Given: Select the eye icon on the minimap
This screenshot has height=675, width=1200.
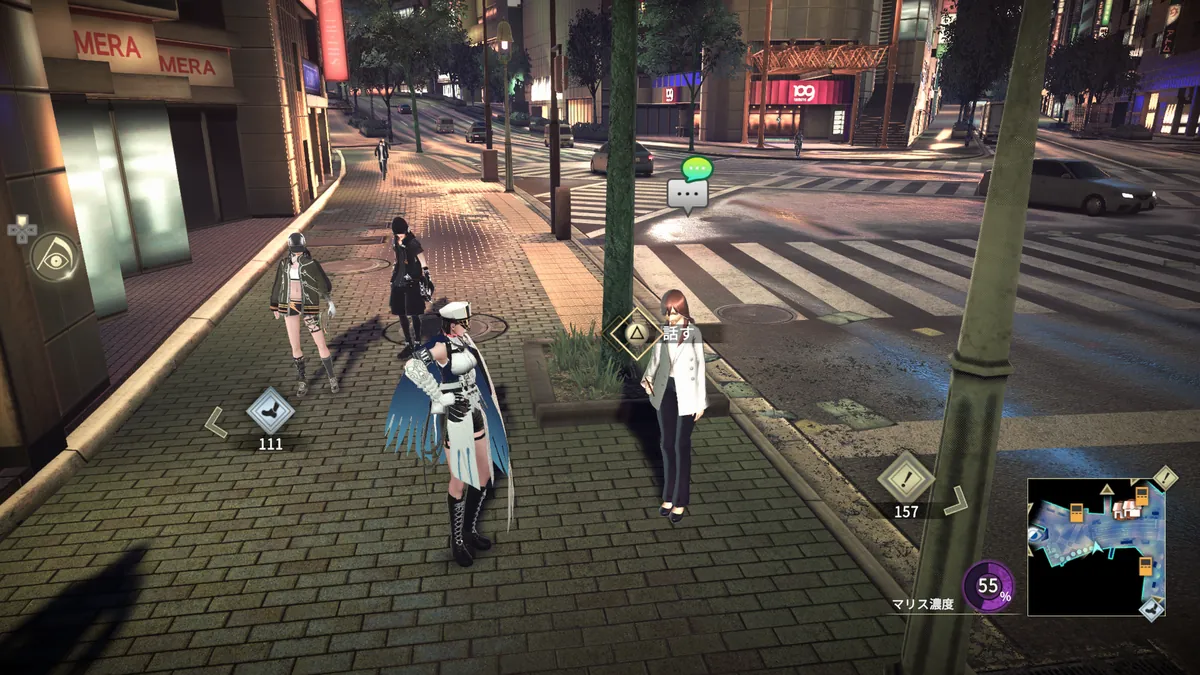Looking at the screenshot, I should [1035, 534].
